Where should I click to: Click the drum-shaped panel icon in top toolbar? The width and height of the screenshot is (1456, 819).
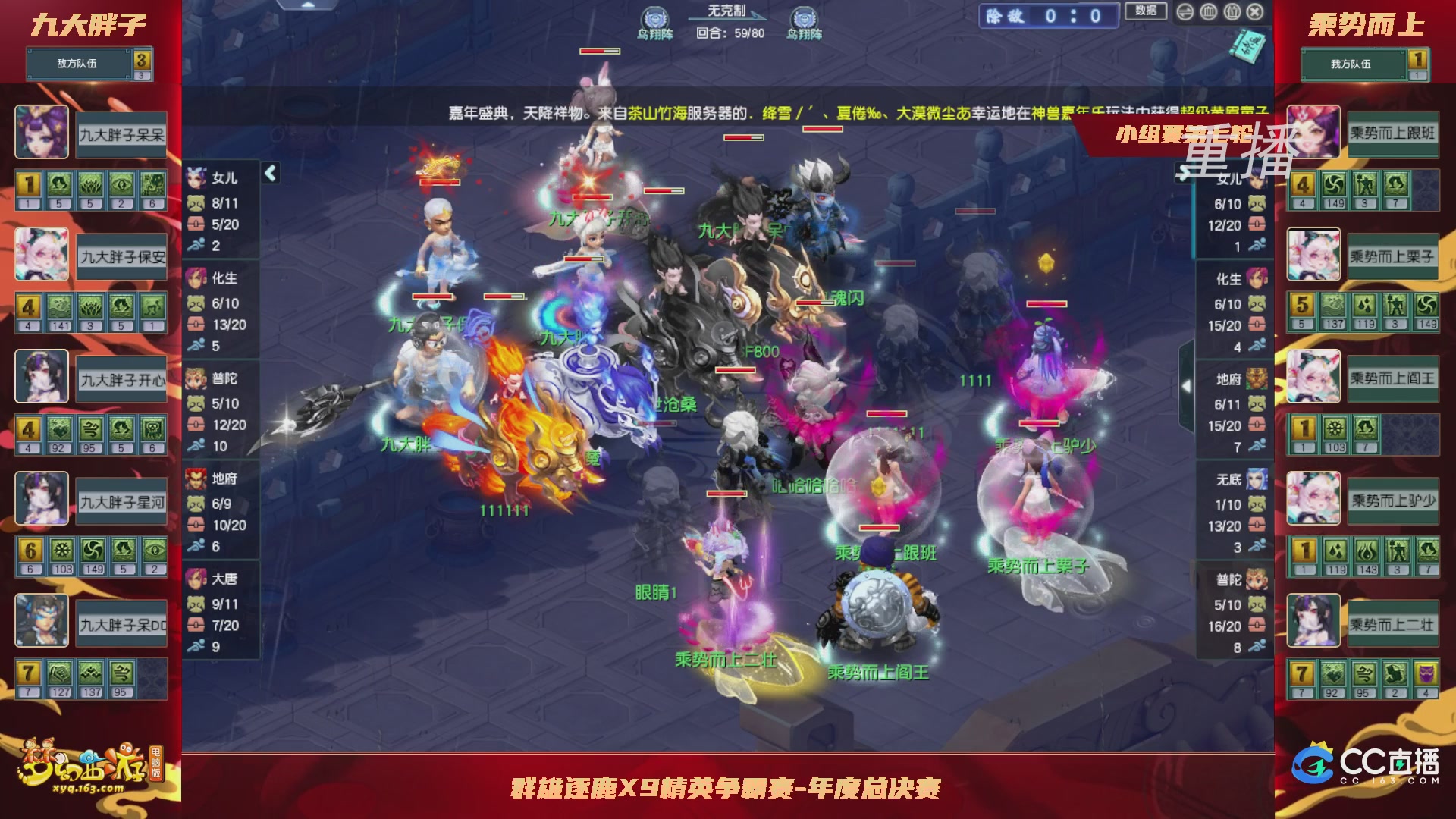tap(1208, 12)
